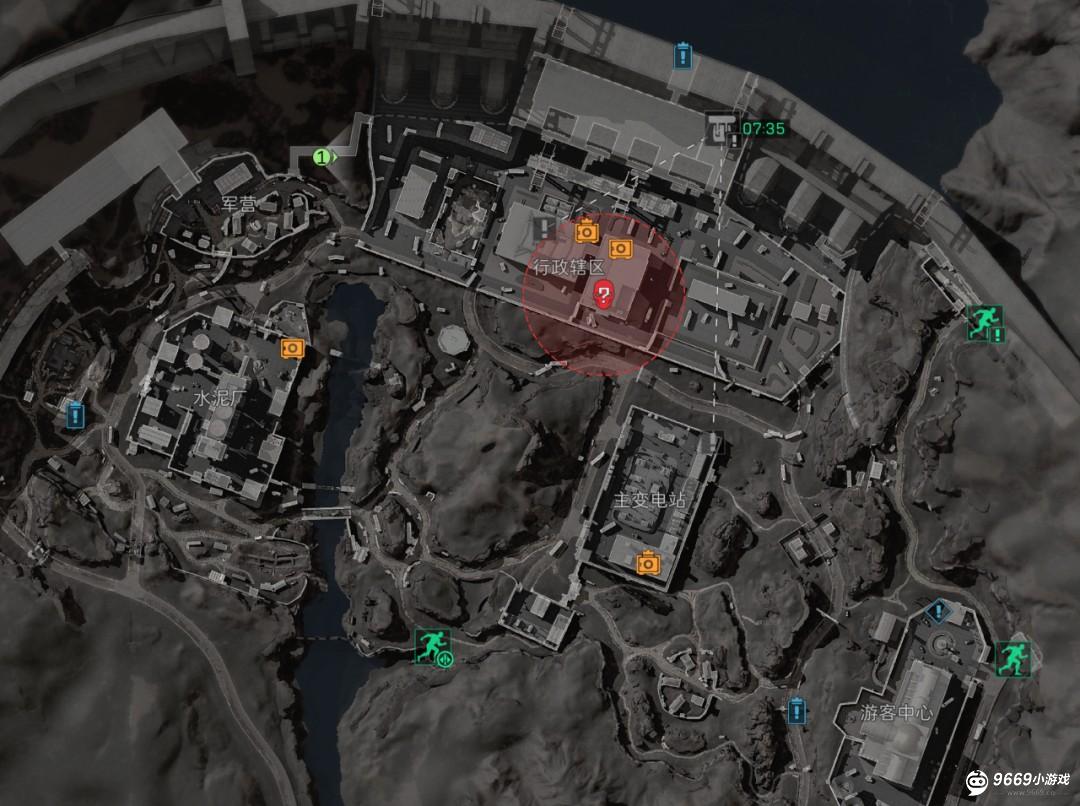Select the 行政辖区 location label
Viewport: 1080px width, 806px height.
click(x=568, y=268)
